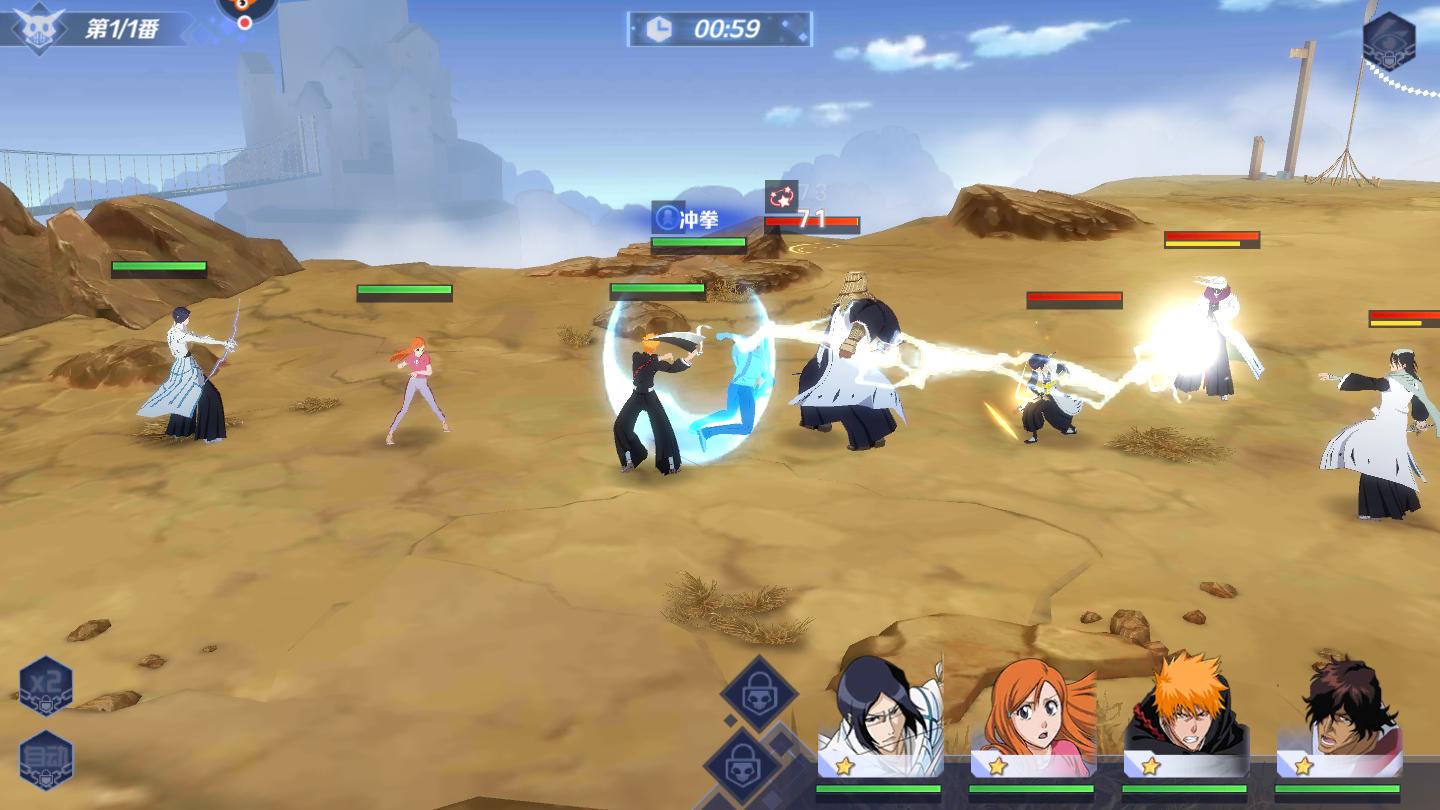Screen dimensions: 1440x810
Task: Click the red enemy marker above the boss HP bar
Action: point(783,194)
